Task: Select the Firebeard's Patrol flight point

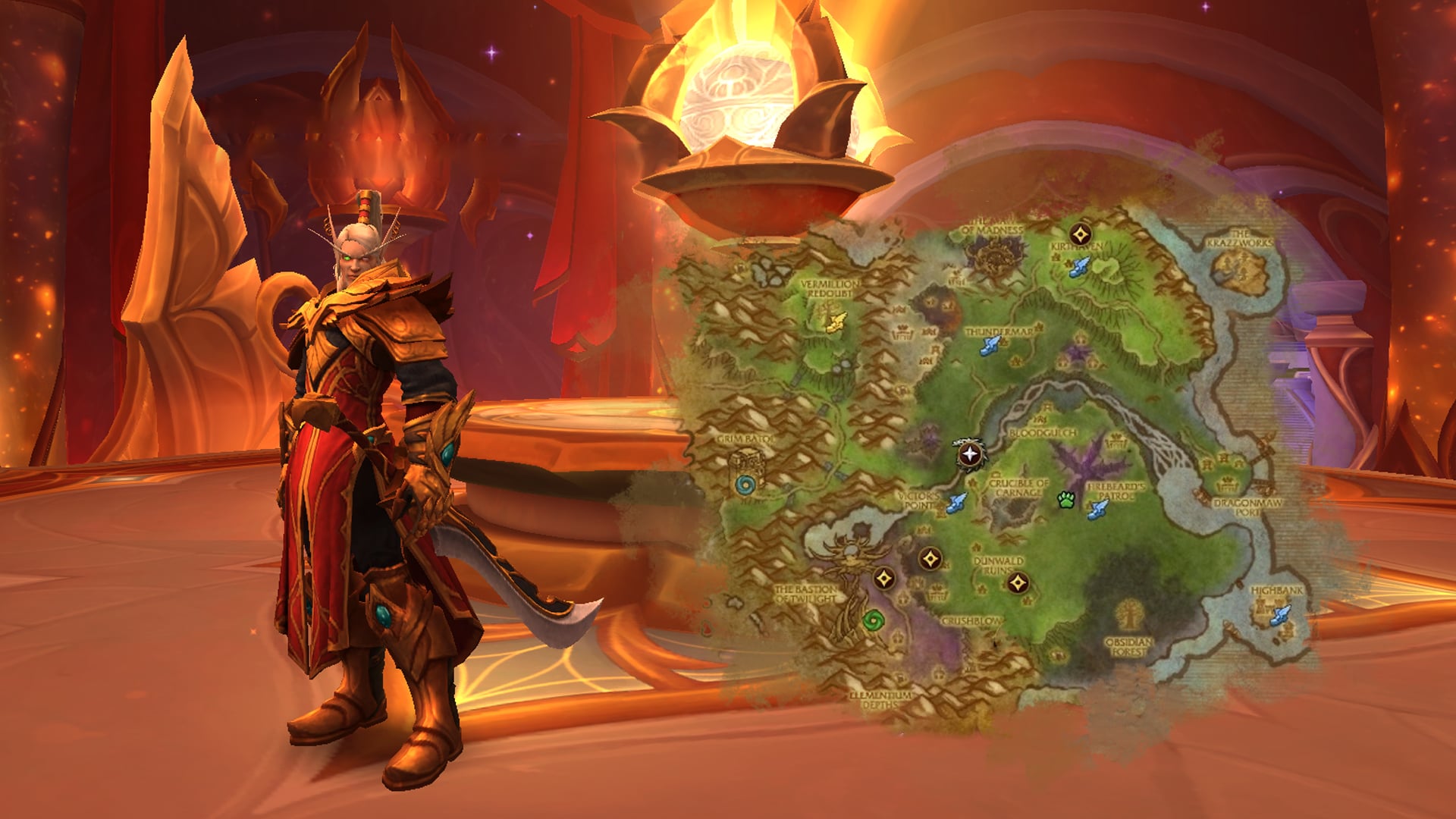Action: point(1097,509)
